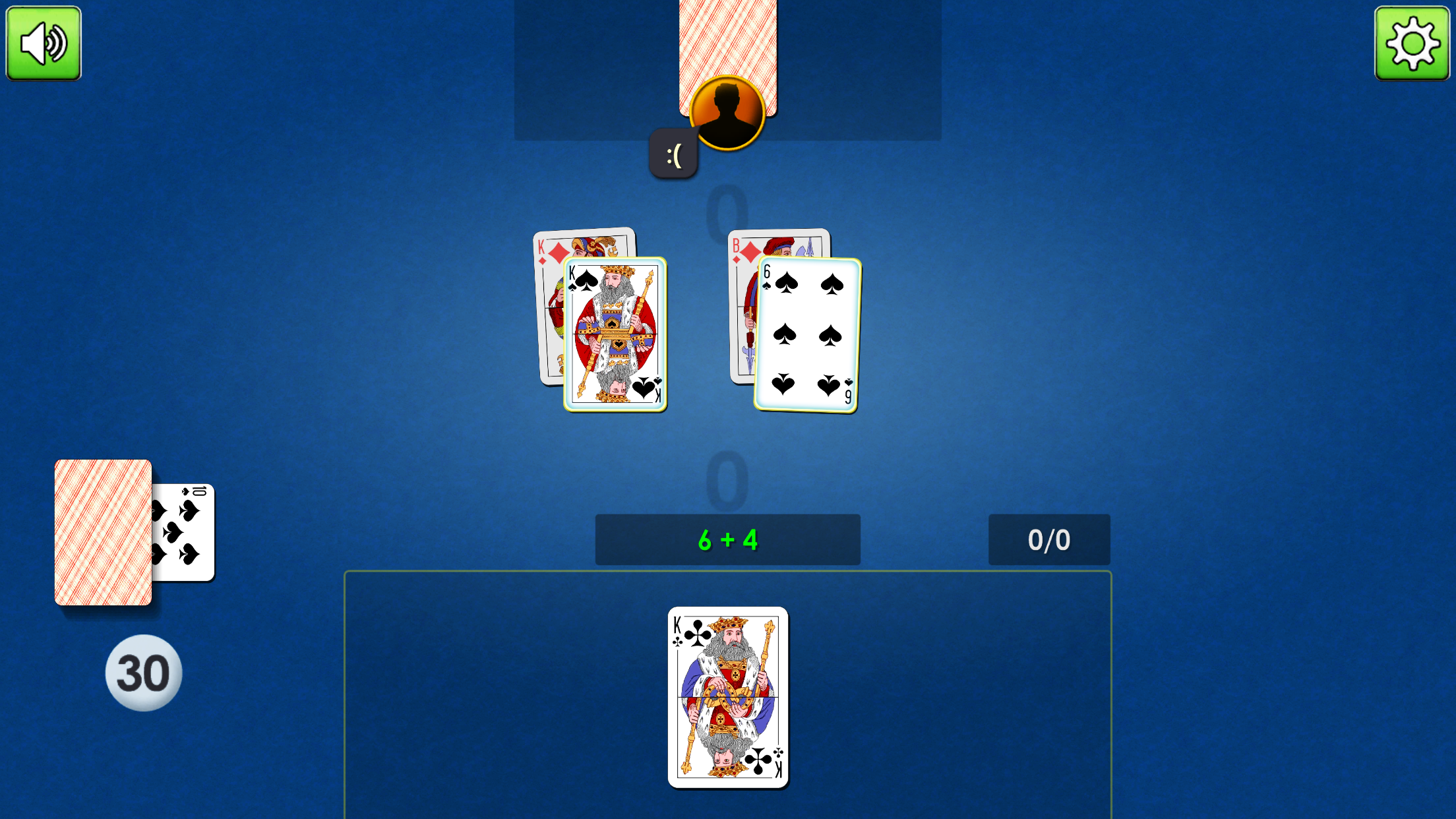Expand the opponent emoji reaction bubble
The width and height of the screenshot is (1456, 819).
tap(673, 152)
